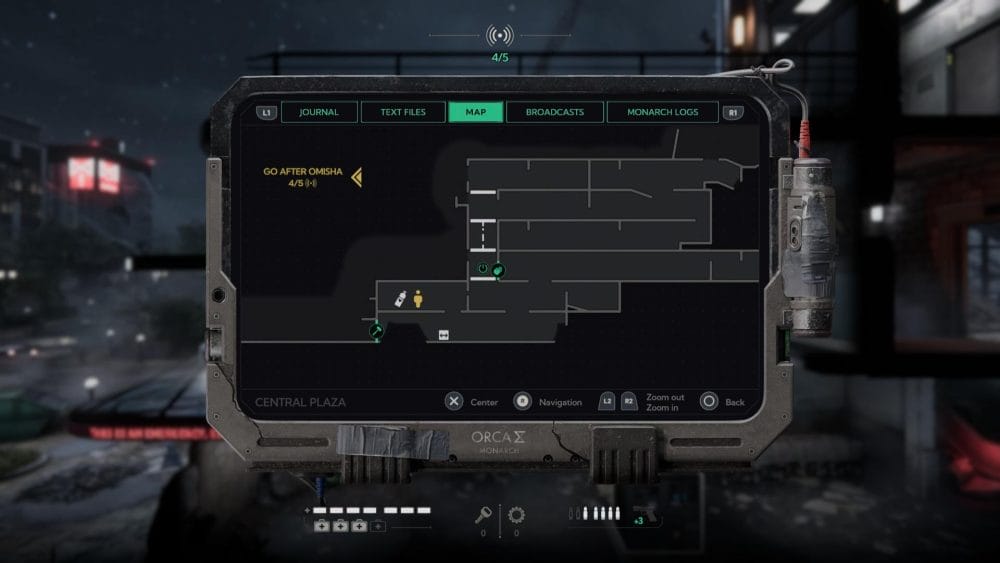1000x563 pixels.
Task: Click the green power switch map marker
Action: (483, 268)
